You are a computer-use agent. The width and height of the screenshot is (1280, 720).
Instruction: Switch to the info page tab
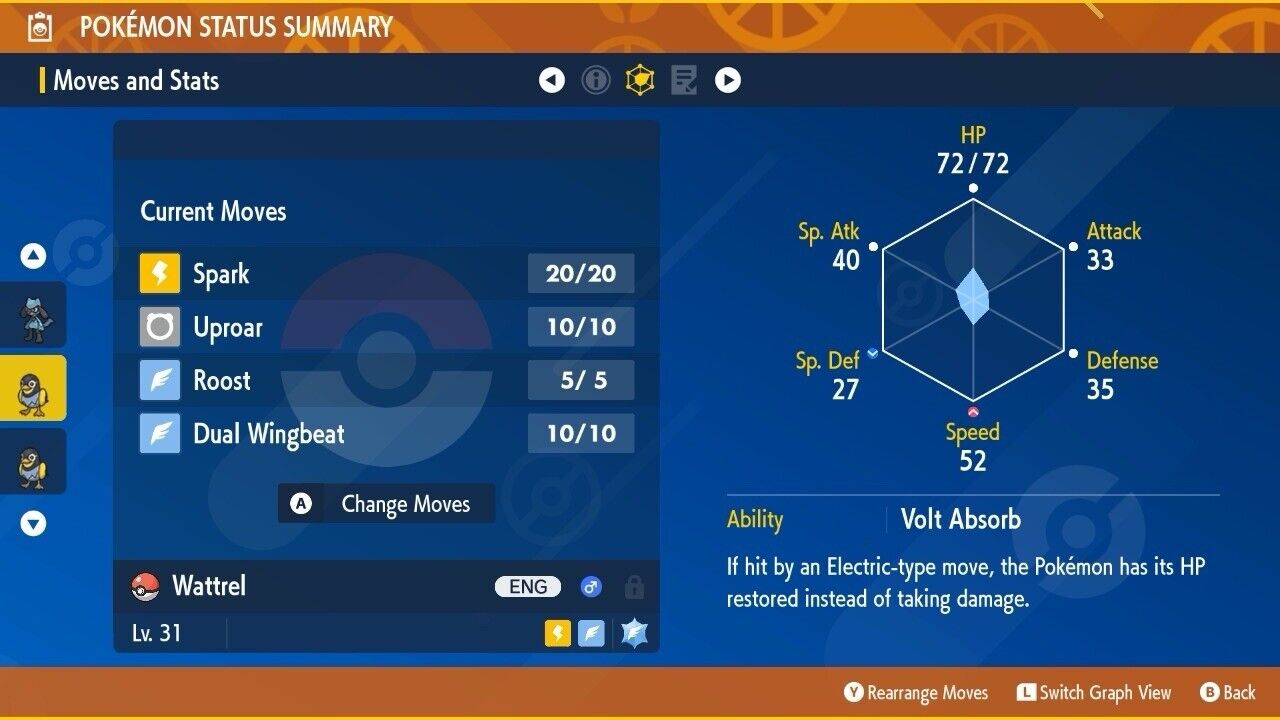pos(596,80)
